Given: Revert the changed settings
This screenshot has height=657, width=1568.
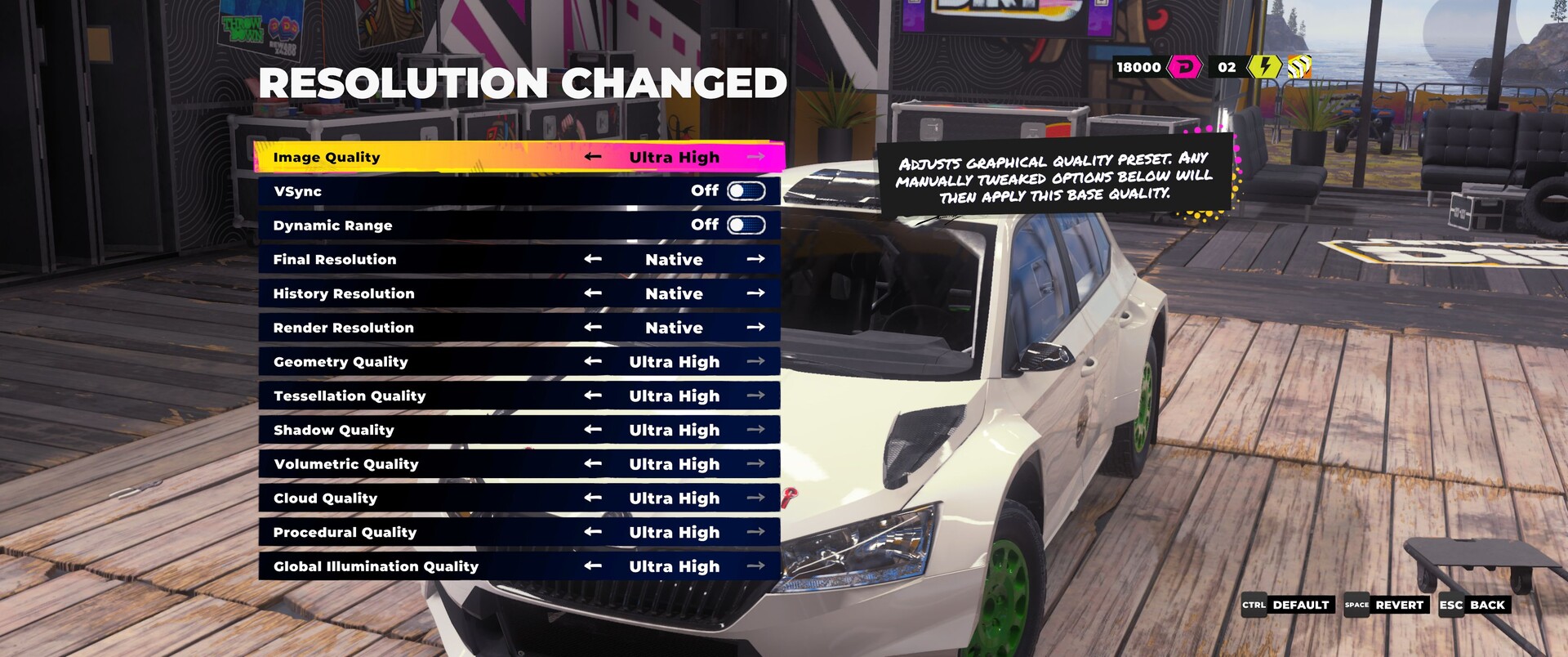Looking at the screenshot, I should coord(1388,606).
